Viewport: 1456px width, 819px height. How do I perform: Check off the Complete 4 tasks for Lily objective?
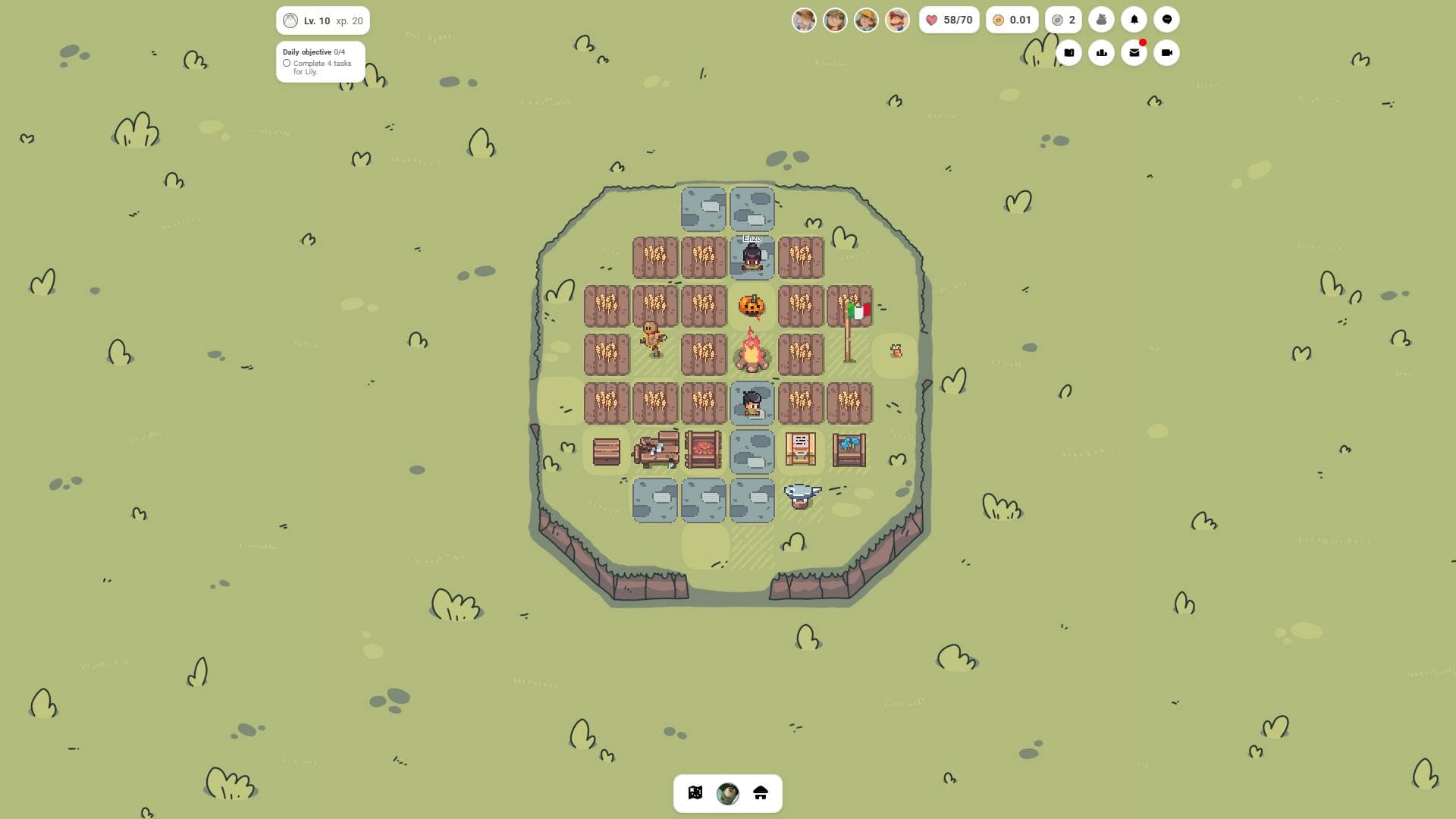[x=286, y=64]
